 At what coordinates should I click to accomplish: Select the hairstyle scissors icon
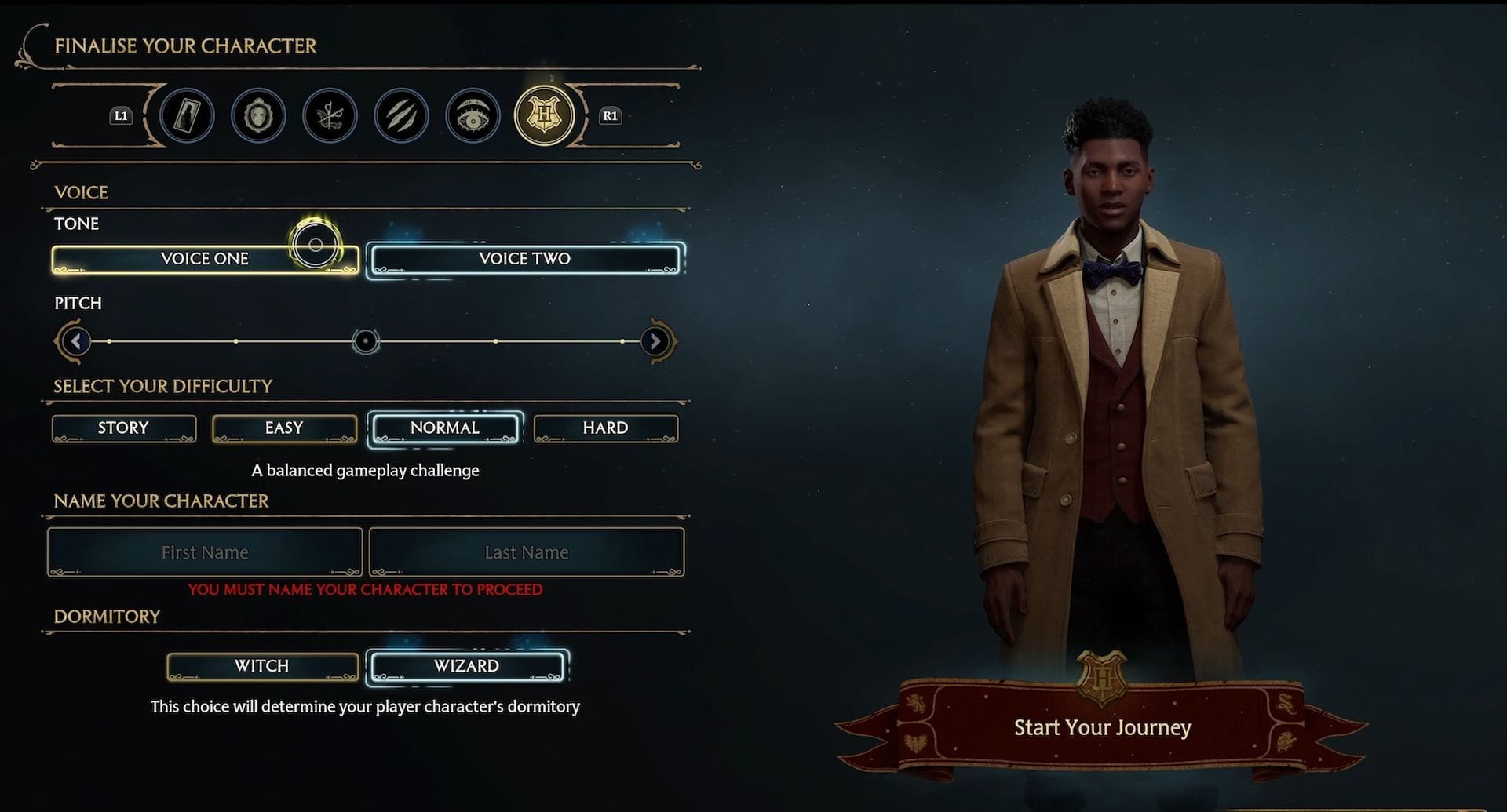click(x=330, y=115)
